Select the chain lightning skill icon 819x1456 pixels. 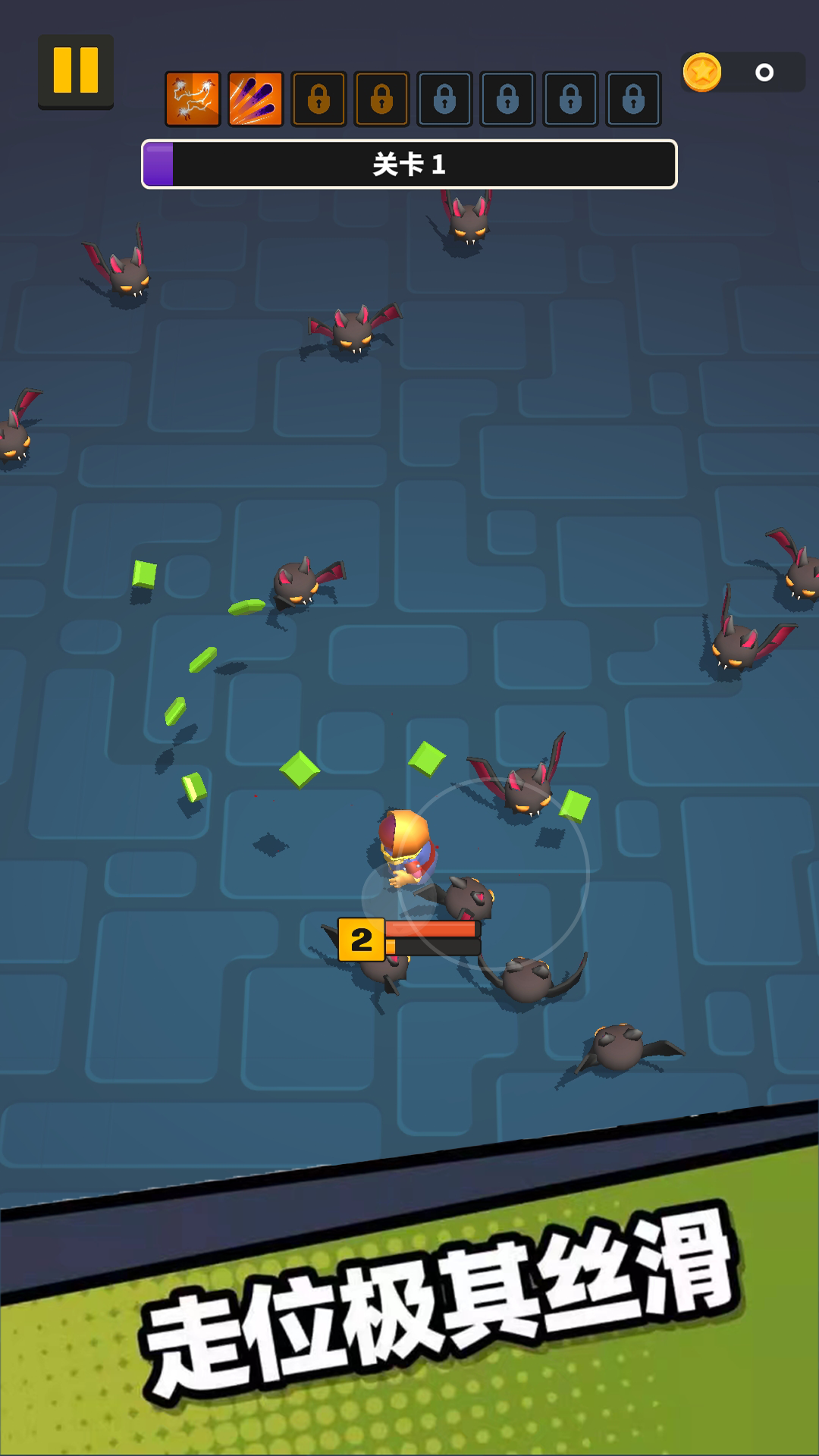[193, 99]
